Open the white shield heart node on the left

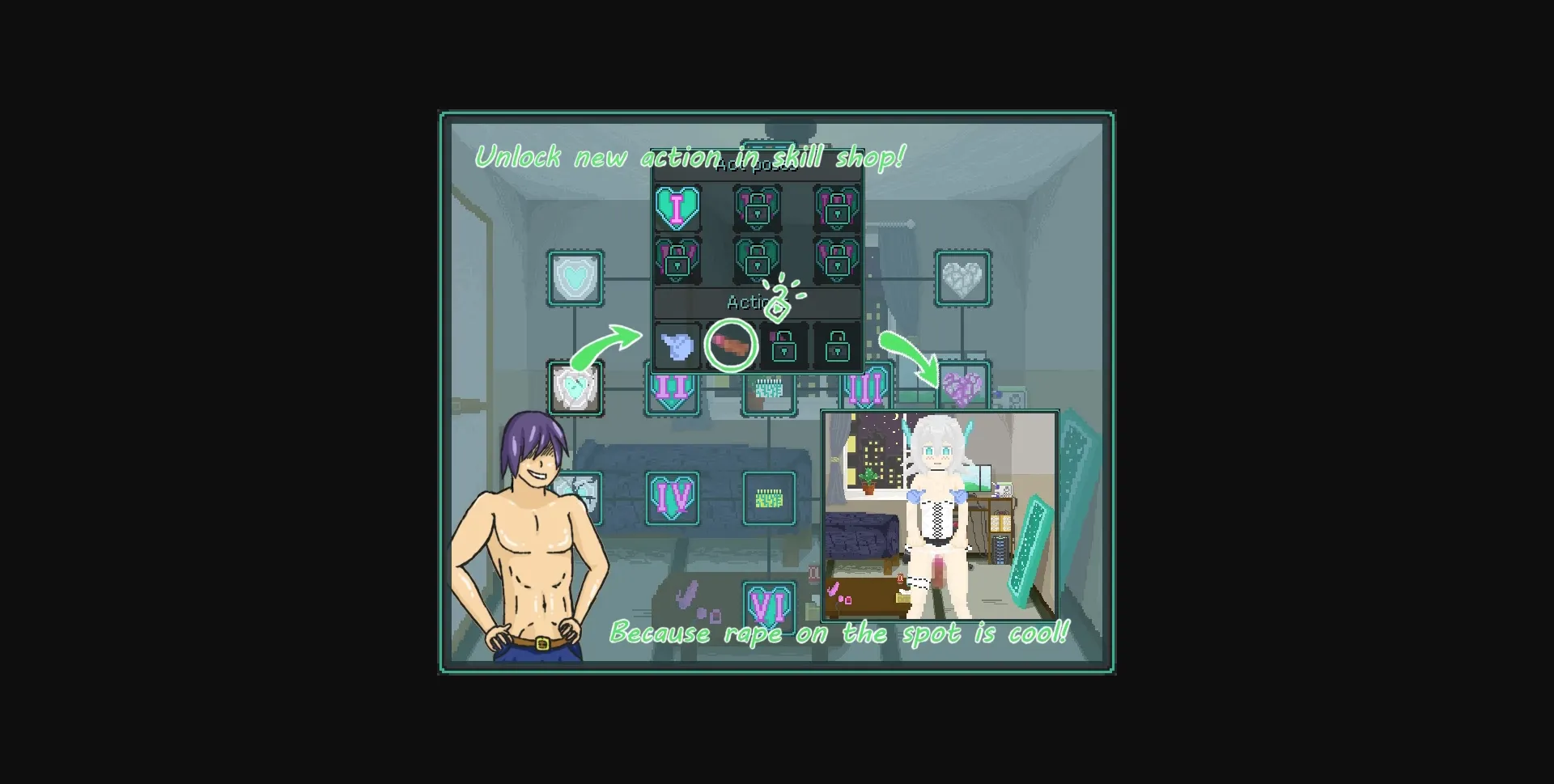575,388
